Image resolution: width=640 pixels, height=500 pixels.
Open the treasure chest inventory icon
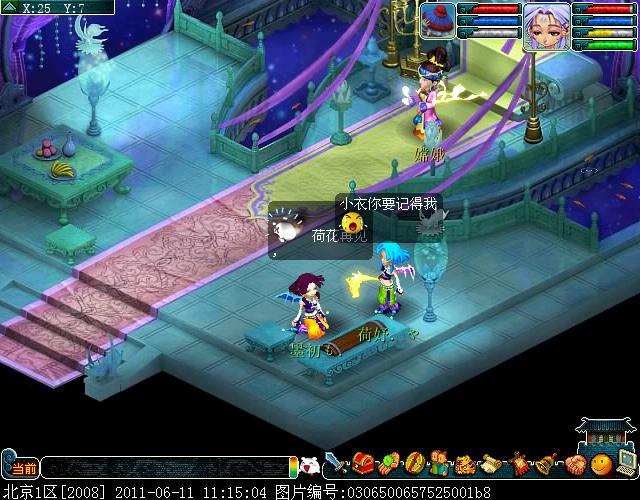tap(362, 464)
